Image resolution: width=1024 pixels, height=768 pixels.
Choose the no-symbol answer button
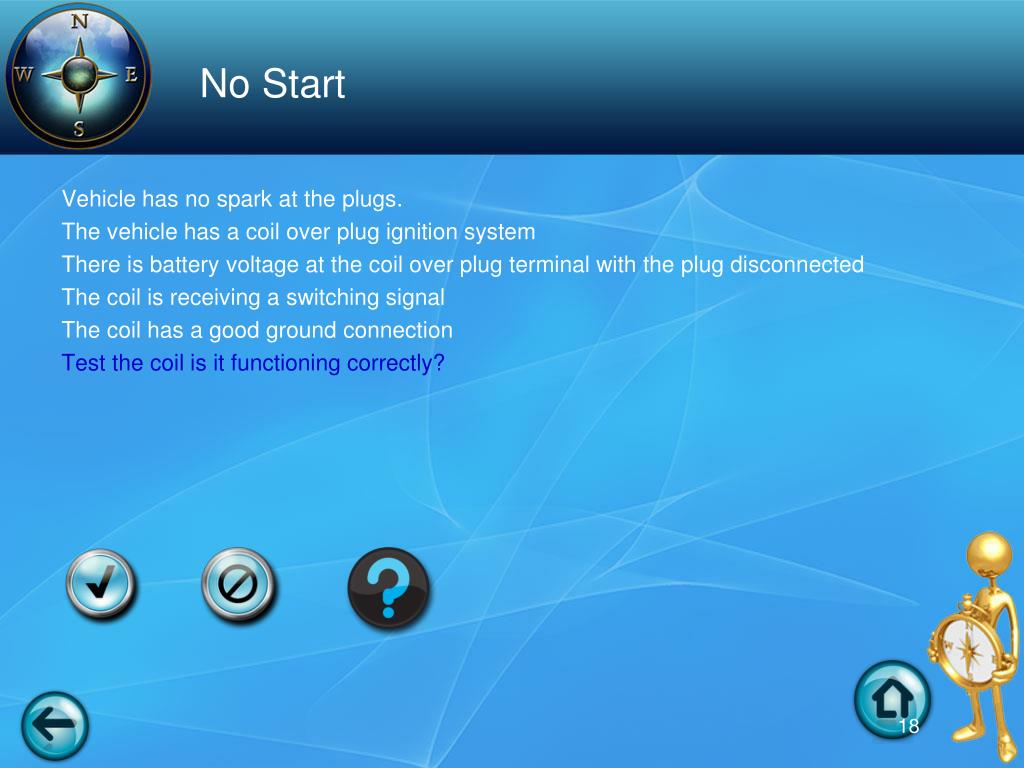(x=239, y=585)
